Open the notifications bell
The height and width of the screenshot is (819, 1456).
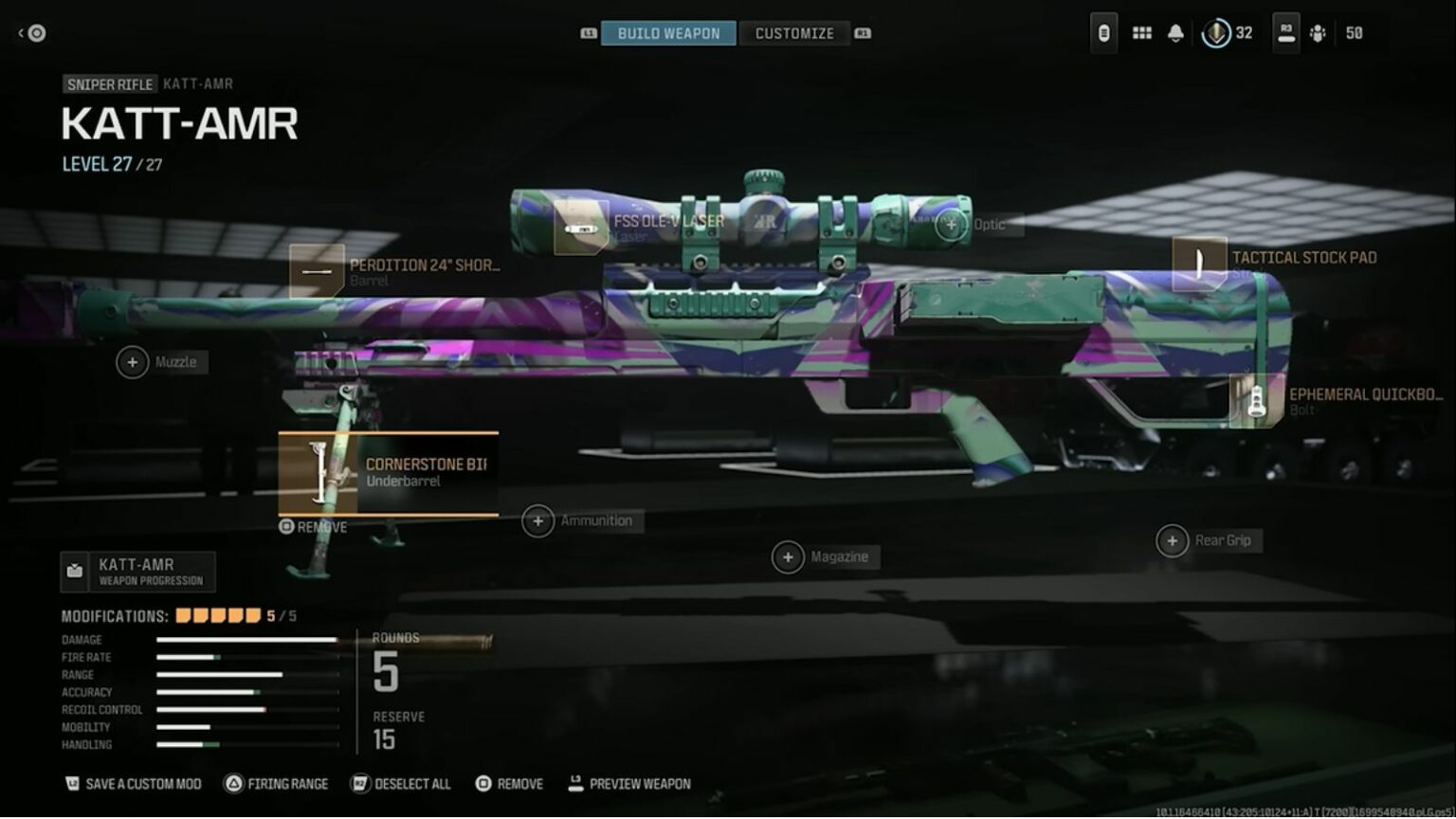(x=1175, y=33)
